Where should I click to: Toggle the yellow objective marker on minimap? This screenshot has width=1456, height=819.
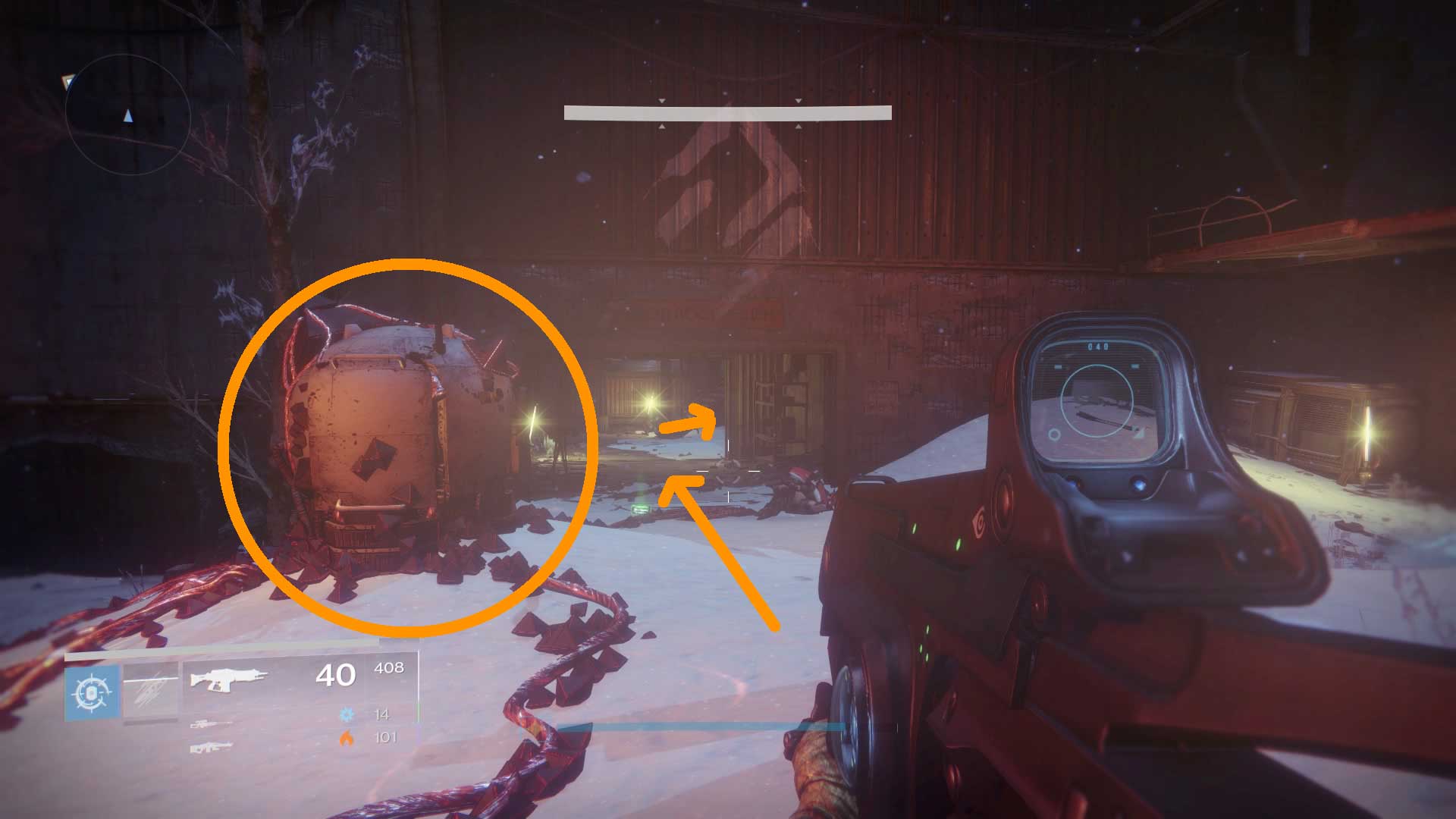pos(67,82)
